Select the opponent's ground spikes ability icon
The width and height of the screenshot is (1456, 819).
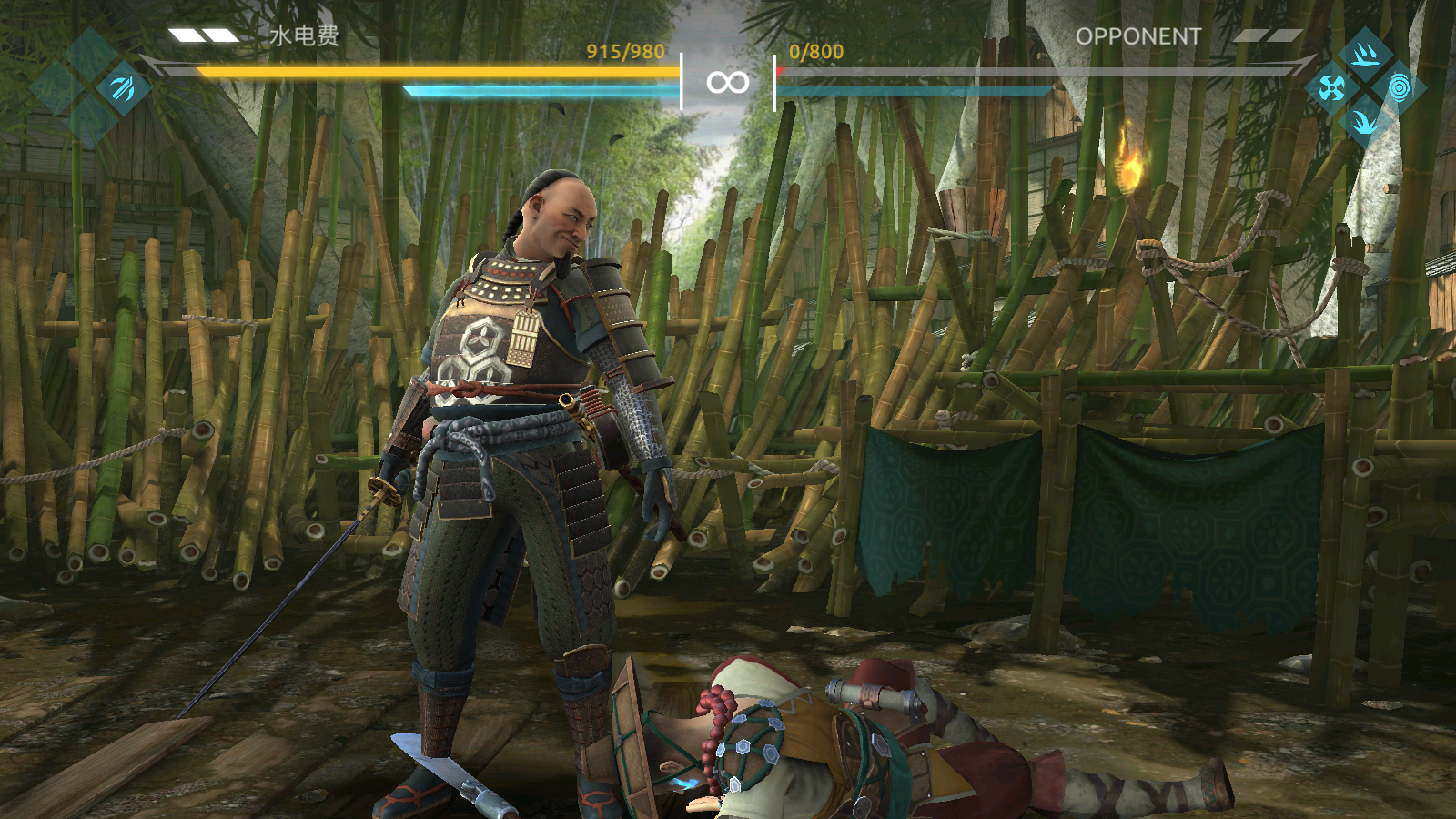tap(1365, 55)
